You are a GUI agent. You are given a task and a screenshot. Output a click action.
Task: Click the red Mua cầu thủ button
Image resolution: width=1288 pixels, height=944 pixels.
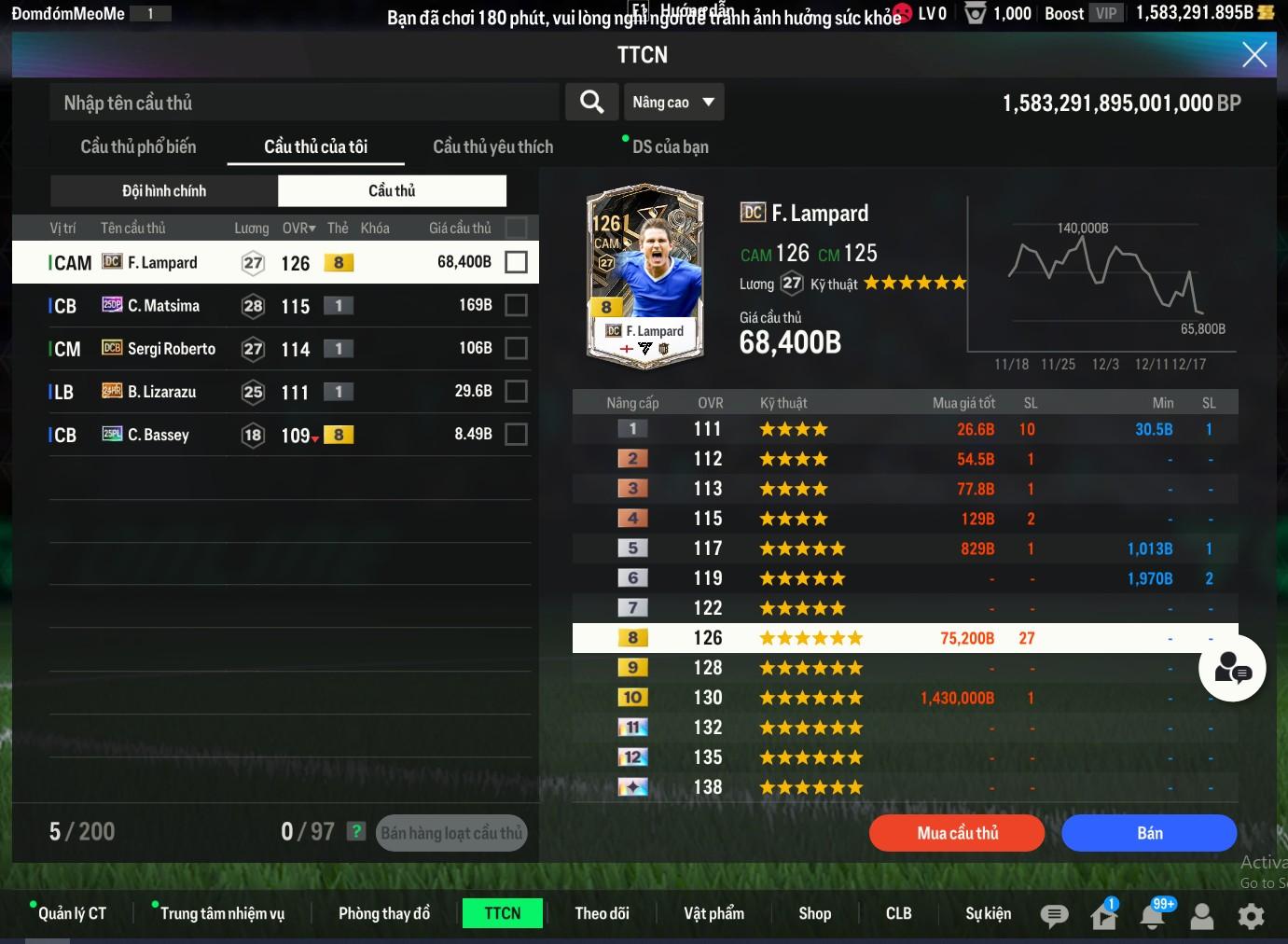[957, 833]
